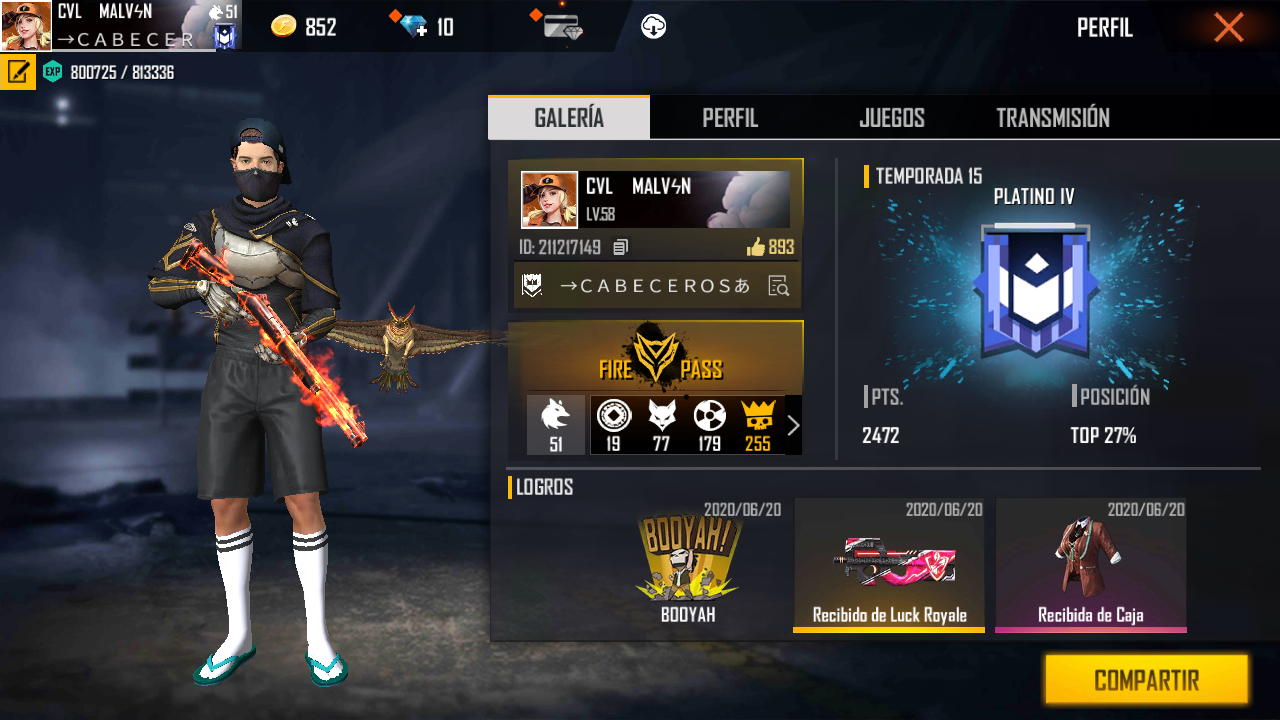Switch to the Galería tab

tap(569, 118)
